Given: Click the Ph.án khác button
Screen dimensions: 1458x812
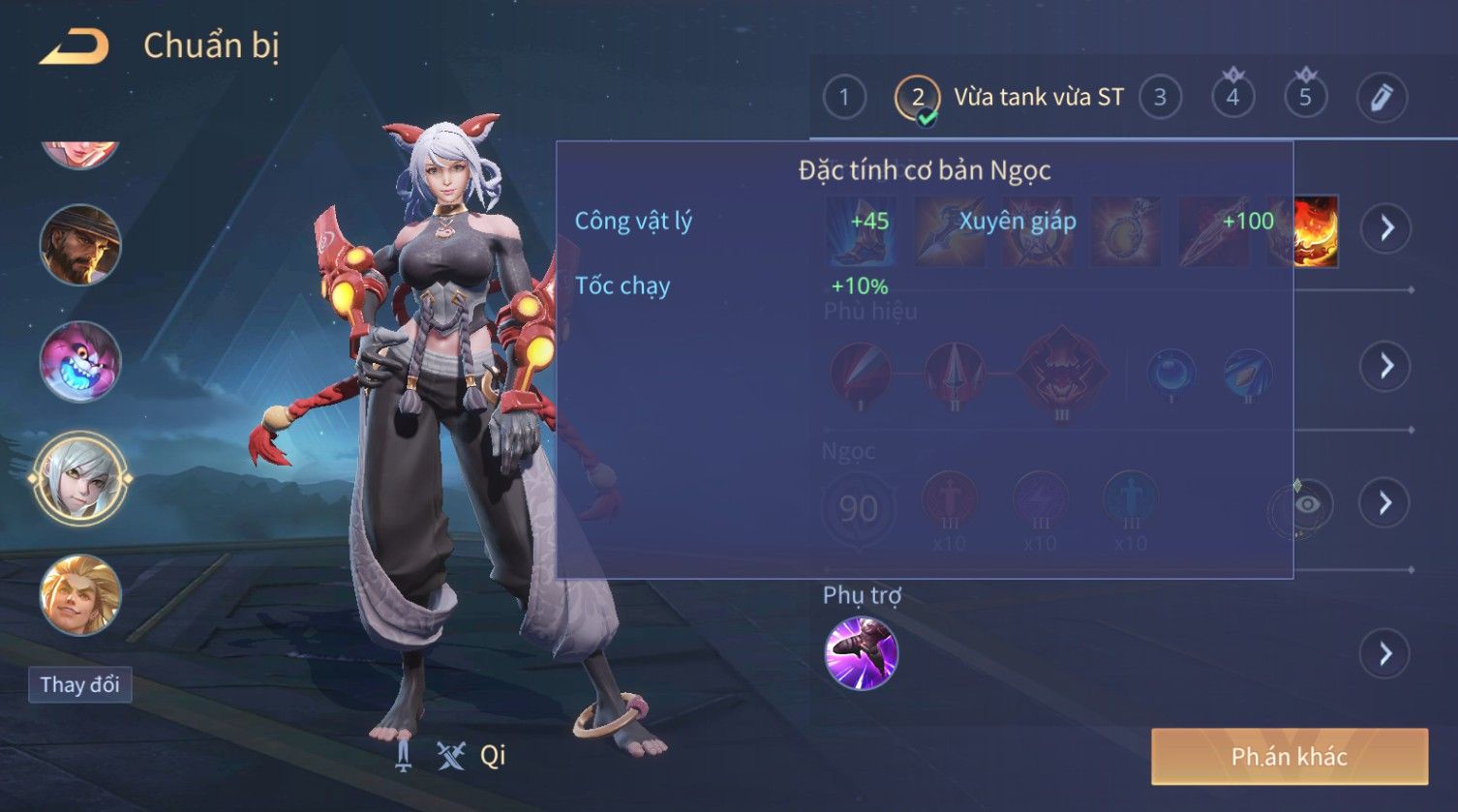Looking at the screenshot, I should [1289, 757].
